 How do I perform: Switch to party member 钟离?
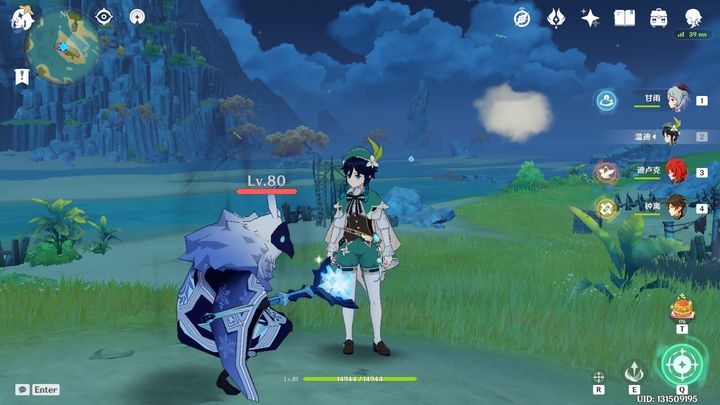[x=677, y=207]
